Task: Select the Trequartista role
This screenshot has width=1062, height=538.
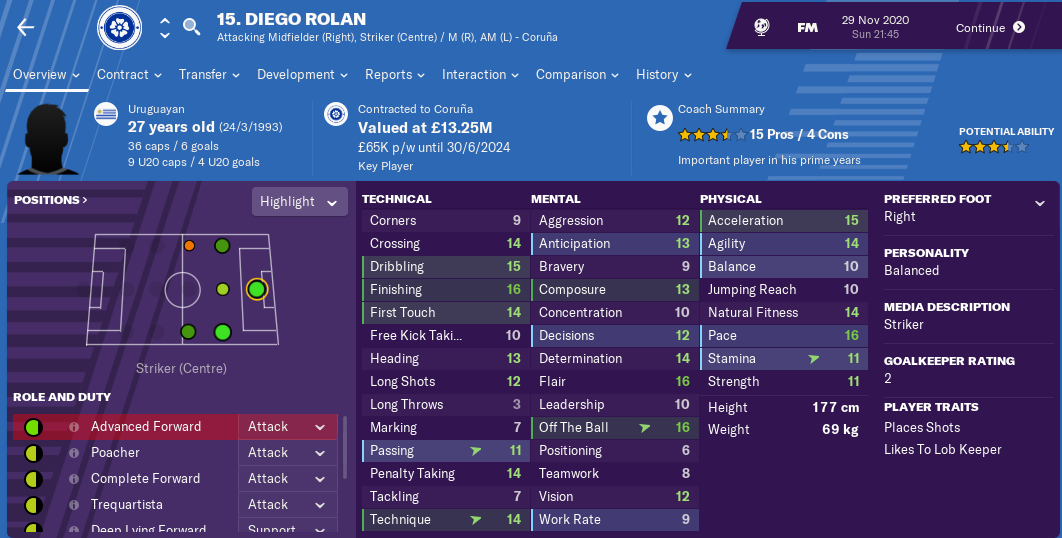Action: click(126, 505)
